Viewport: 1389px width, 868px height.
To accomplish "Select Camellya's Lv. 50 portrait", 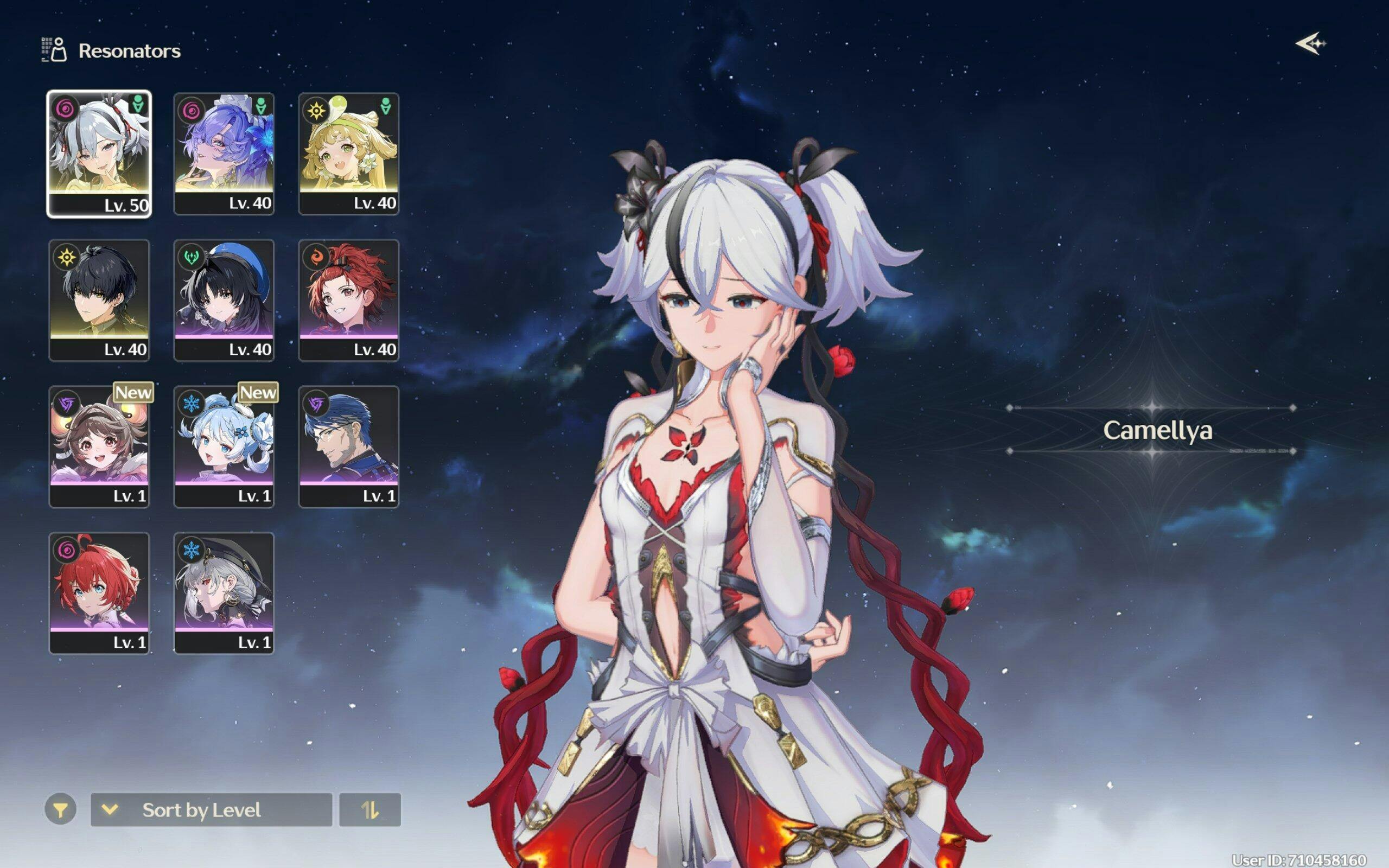I will coord(99,154).
